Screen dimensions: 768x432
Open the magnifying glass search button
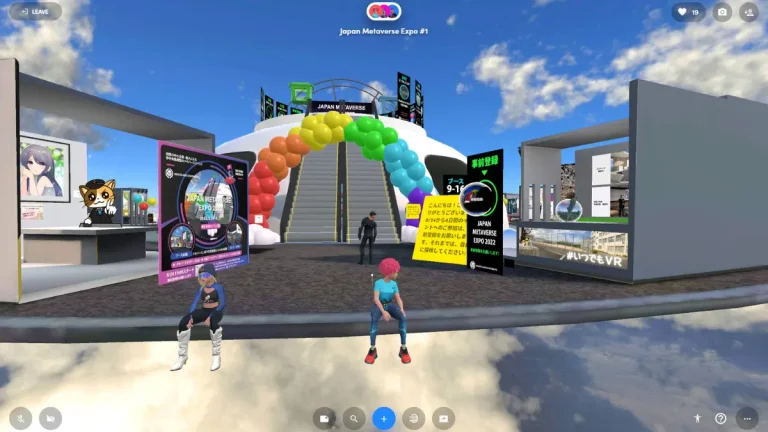tap(354, 418)
